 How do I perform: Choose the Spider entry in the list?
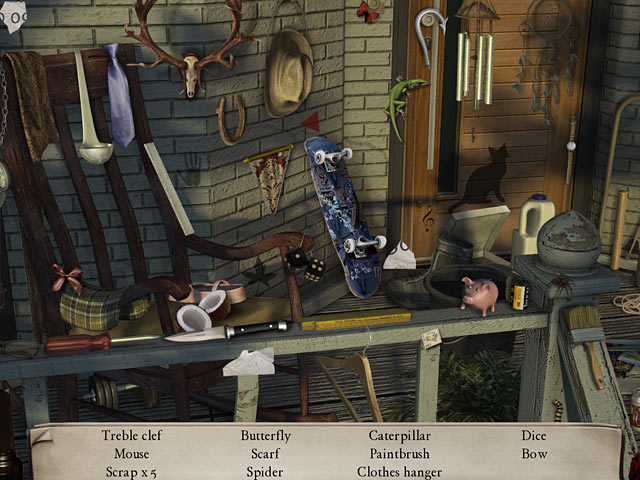click(265, 472)
